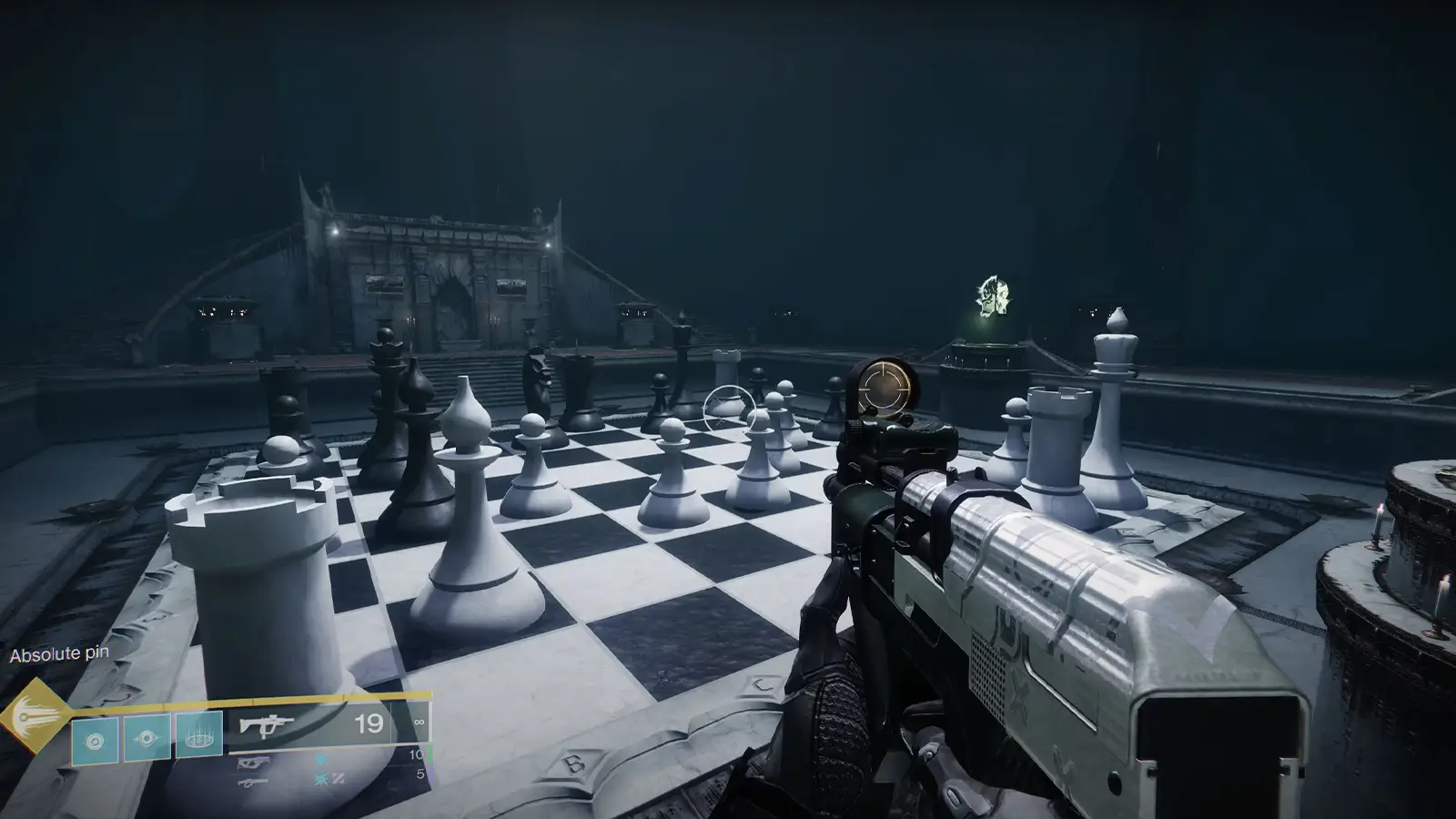Click the crown-shaped class ability icon
This screenshot has width=1456, height=819.
(199, 736)
